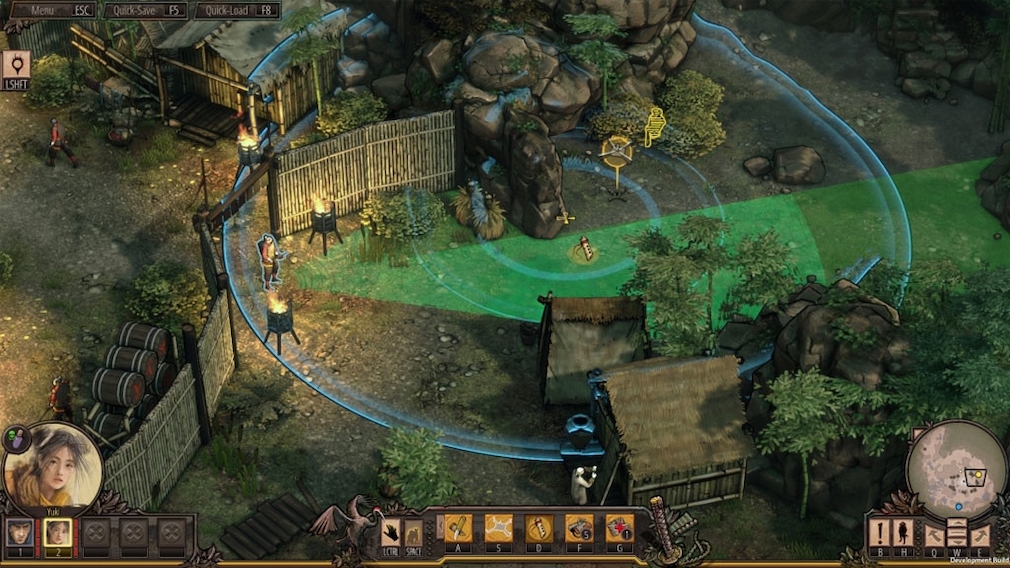1010x568 pixels.
Task: Rotate camera with the right arrow button
Action: point(980,535)
